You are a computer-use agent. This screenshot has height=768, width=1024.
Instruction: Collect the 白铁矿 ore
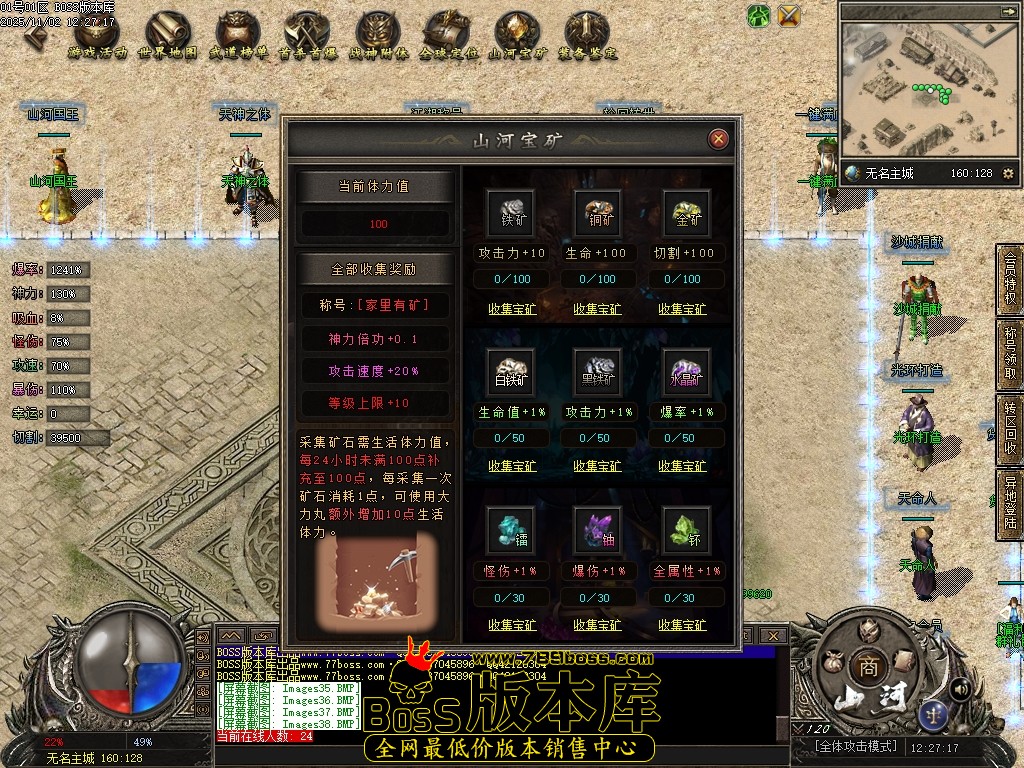click(512, 466)
